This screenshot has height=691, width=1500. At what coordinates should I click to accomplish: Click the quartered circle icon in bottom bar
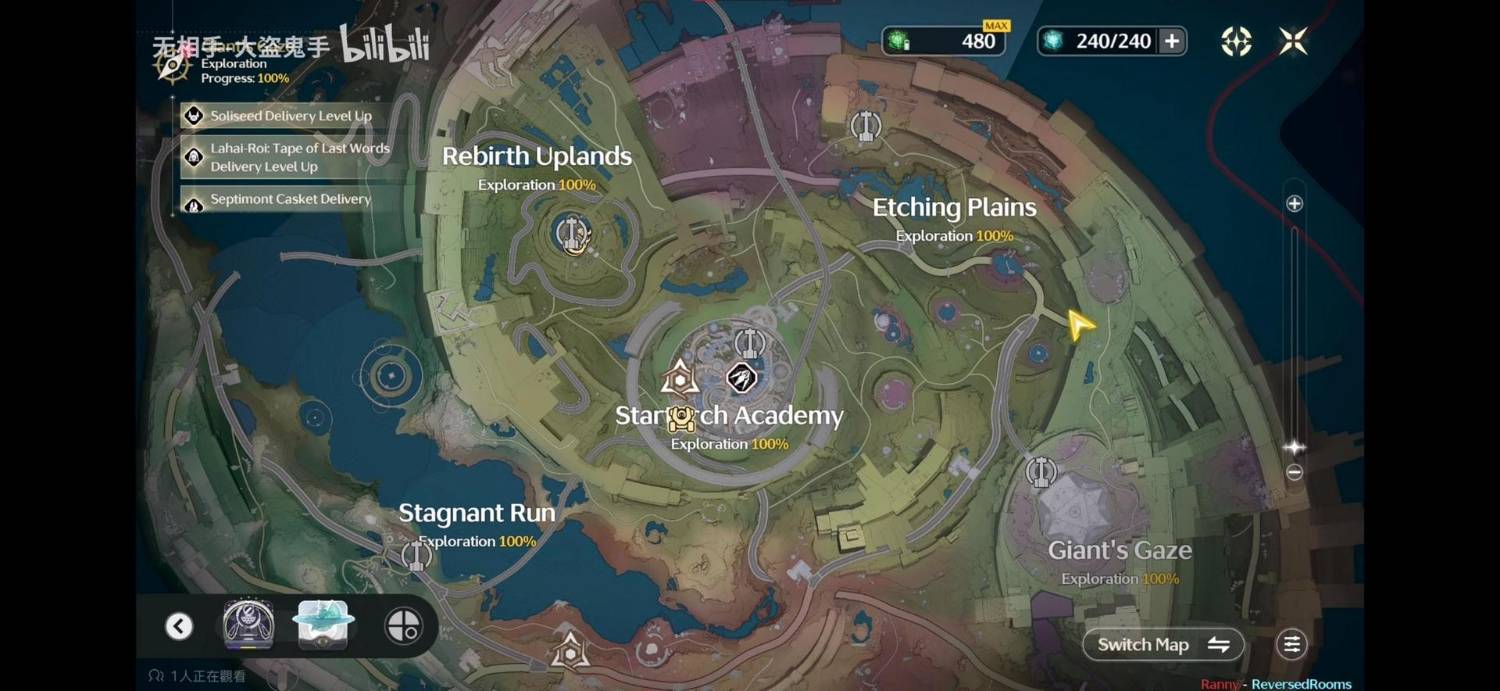pyautogui.click(x=403, y=626)
